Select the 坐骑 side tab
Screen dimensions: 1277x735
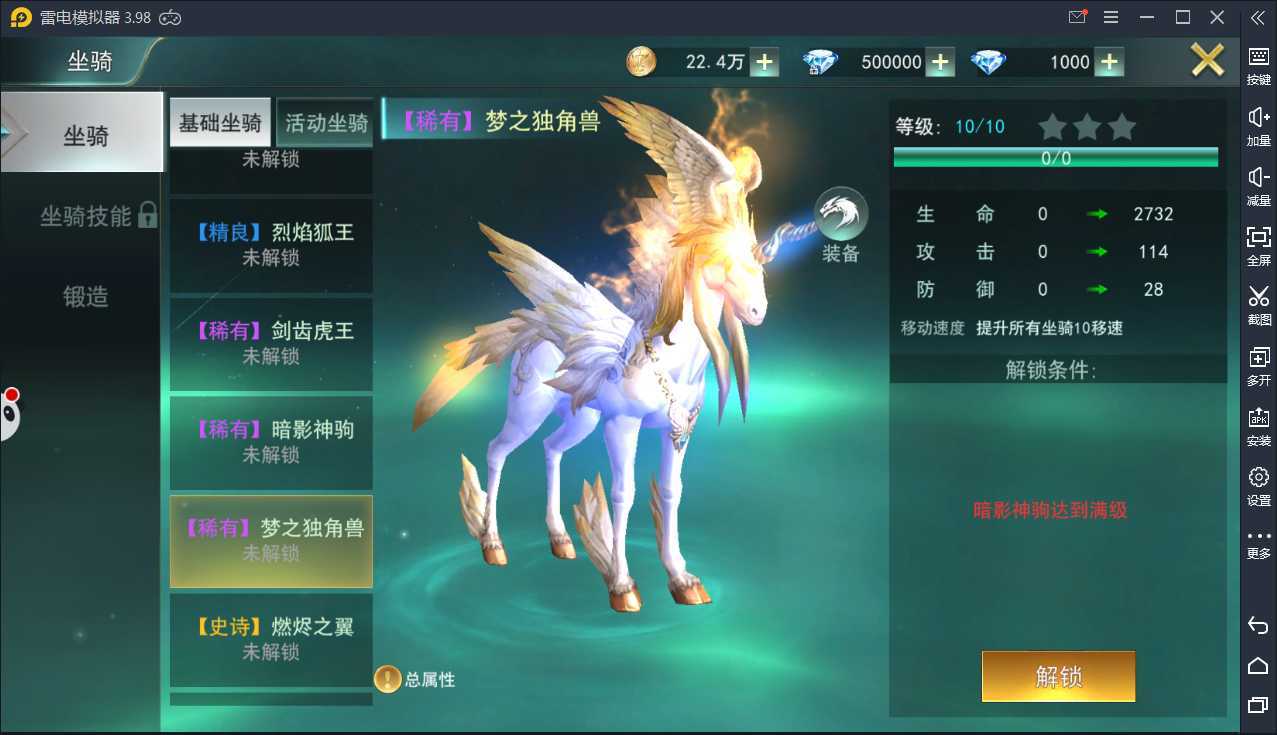[x=84, y=136]
